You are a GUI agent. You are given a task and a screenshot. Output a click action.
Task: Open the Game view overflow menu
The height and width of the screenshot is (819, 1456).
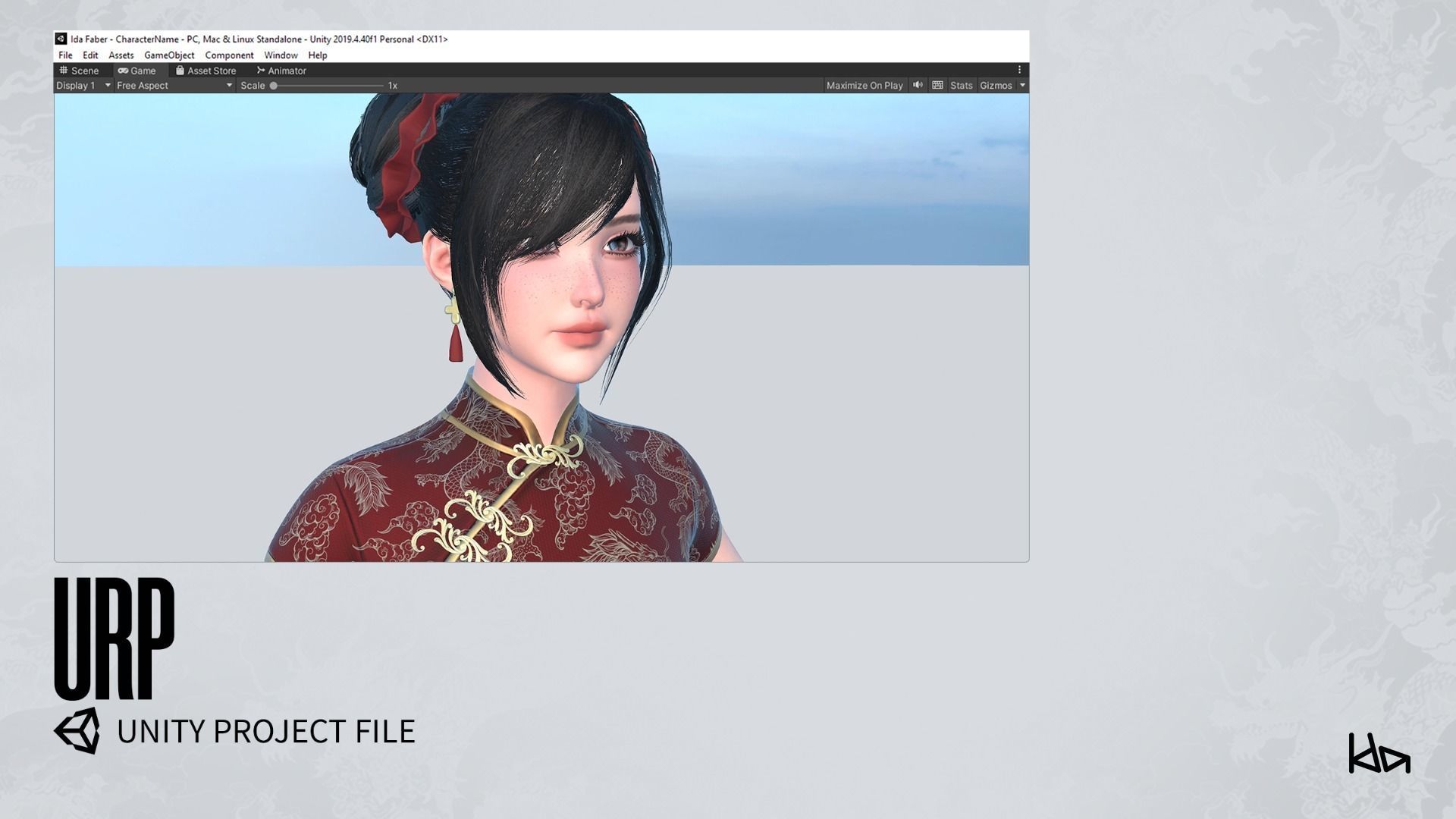coord(1019,70)
